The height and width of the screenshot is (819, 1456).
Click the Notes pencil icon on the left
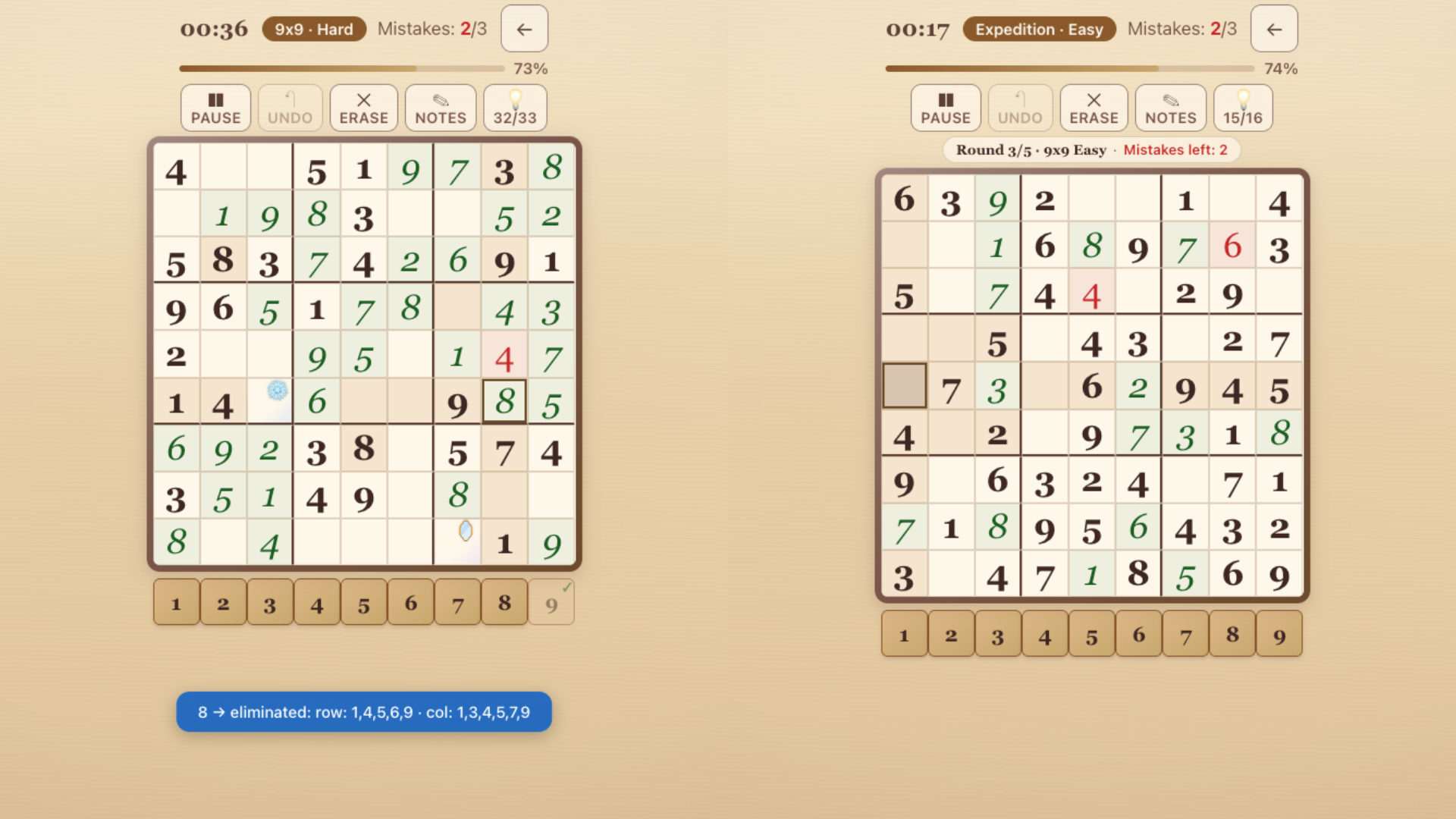(x=441, y=107)
